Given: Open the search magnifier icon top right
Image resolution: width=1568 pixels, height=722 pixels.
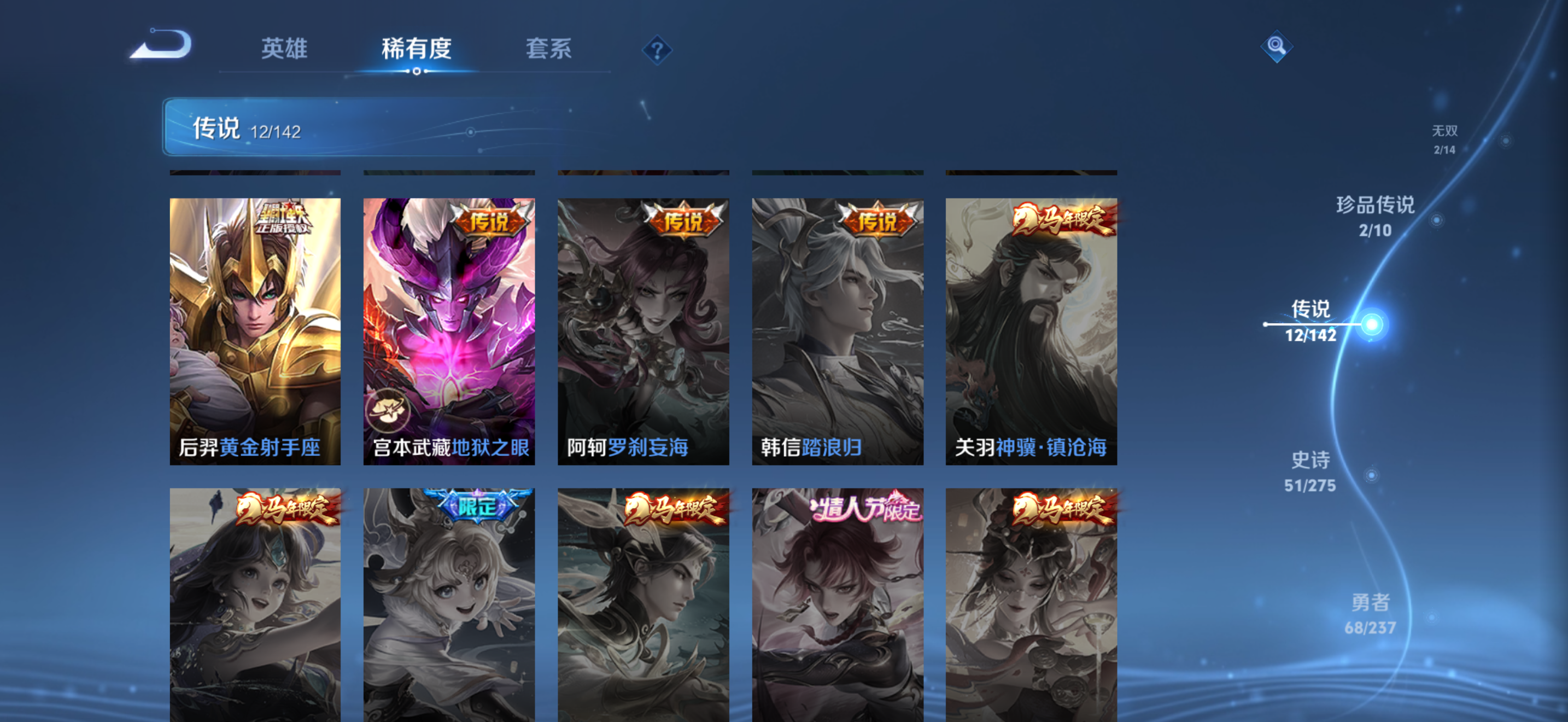Looking at the screenshot, I should pyautogui.click(x=1277, y=47).
